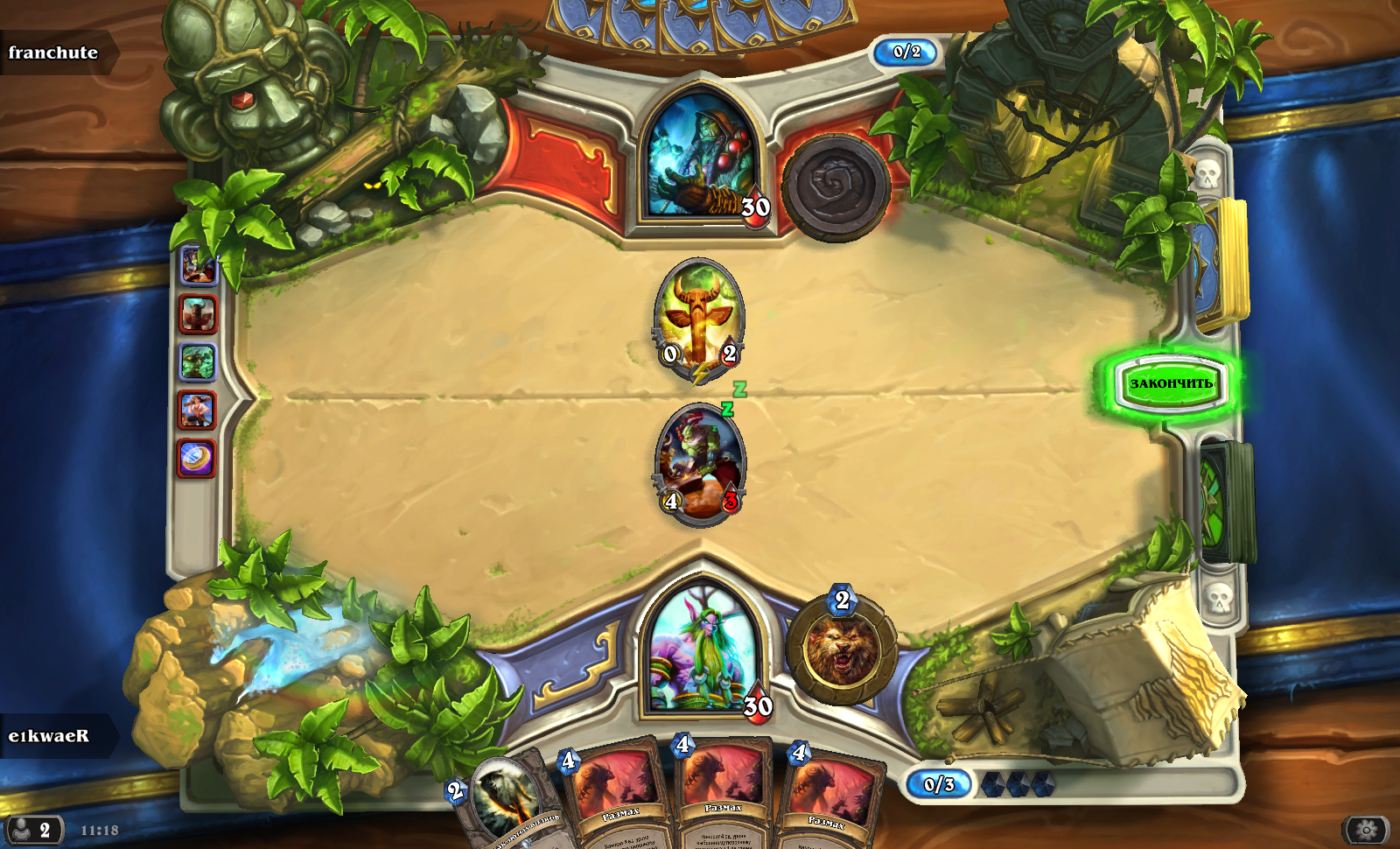
Task: Activate the druid Shapeshift hero power
Action: point(841,649)
